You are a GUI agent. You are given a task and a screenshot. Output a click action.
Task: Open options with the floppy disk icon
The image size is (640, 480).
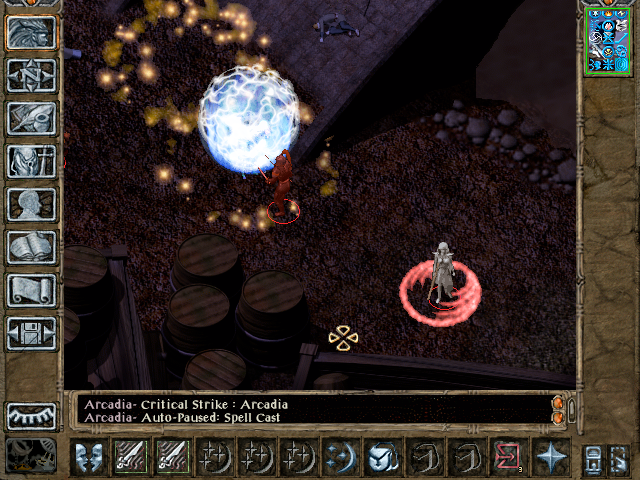pos(32,333)
